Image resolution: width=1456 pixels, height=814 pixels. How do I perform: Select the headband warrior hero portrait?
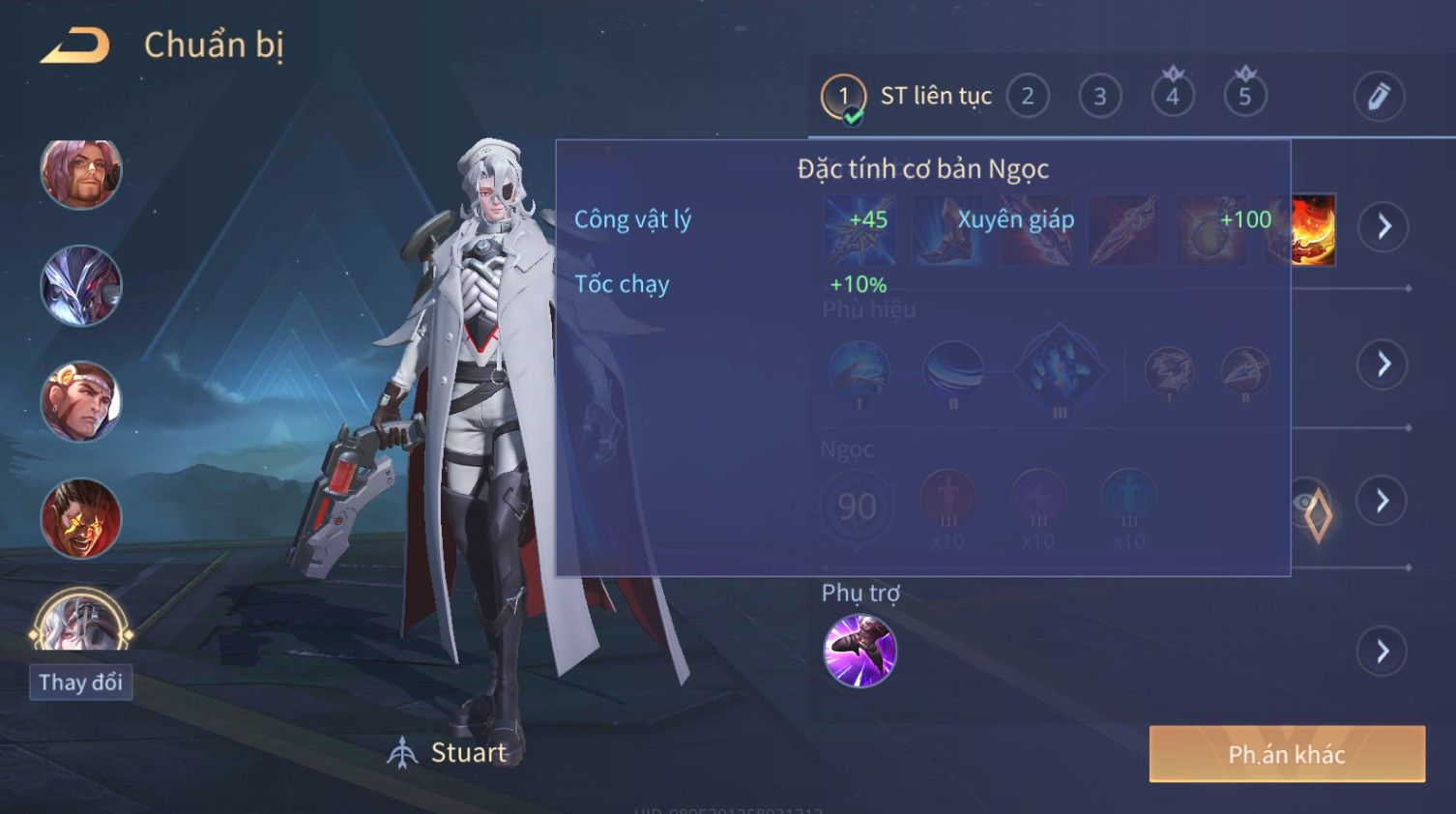(x=81, y=402)
